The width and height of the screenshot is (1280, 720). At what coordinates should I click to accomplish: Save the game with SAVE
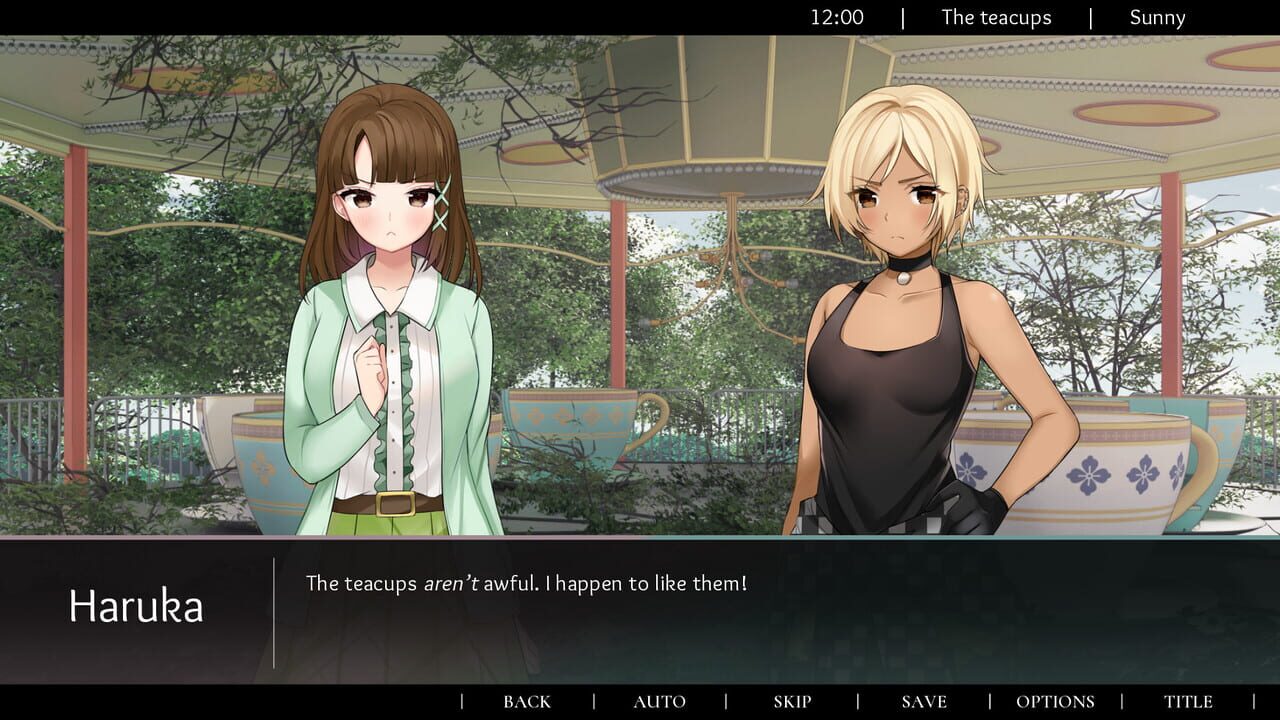[x=923, y=701]
